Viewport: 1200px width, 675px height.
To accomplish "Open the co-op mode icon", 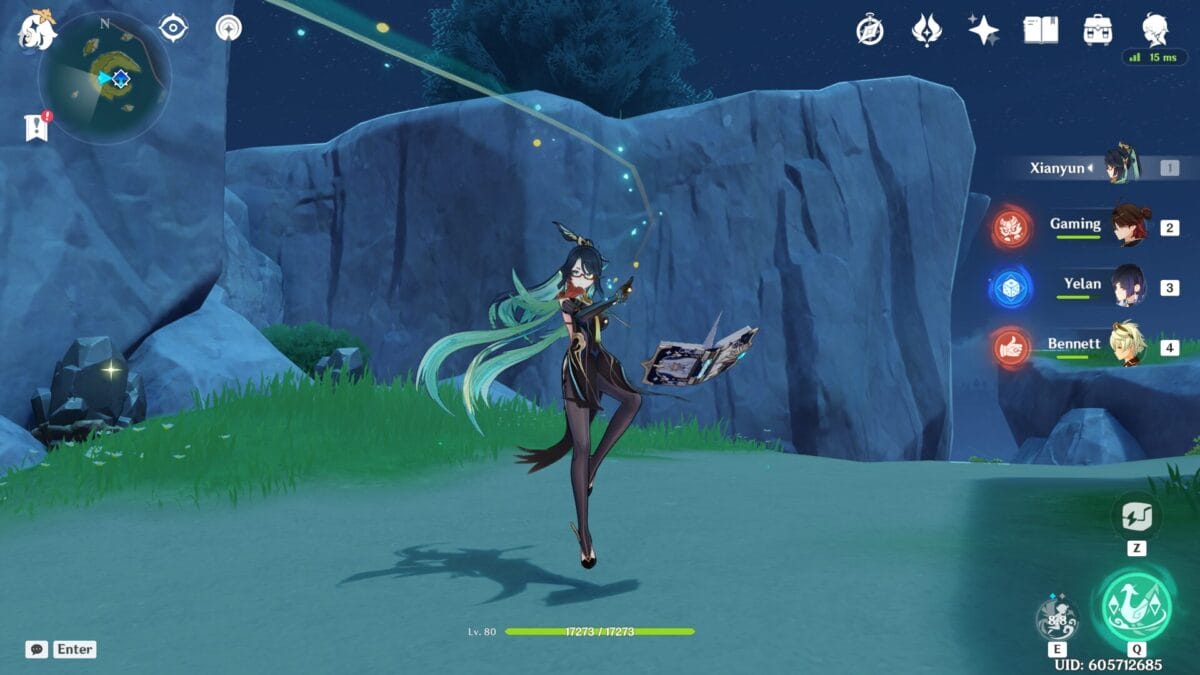I will pos(229,28).
